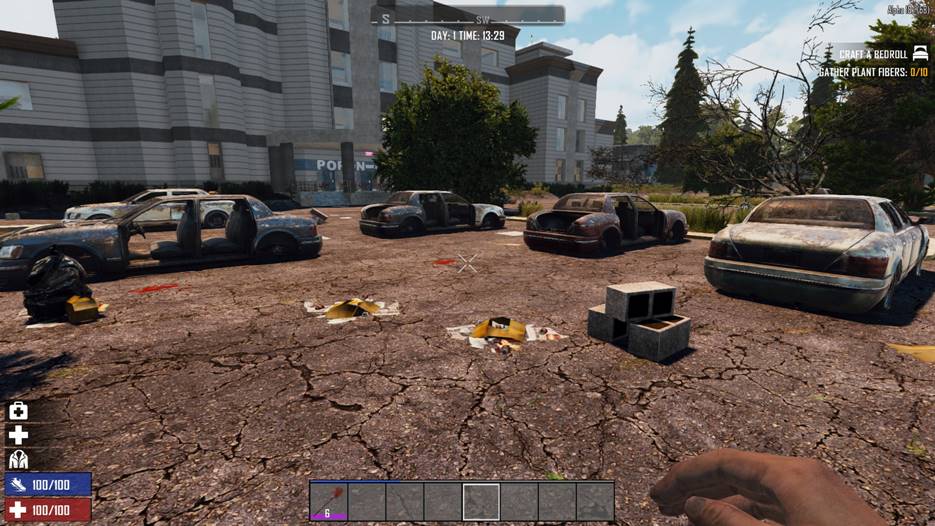Image resolution: width=935 pixels, height=526 pixels.
Task: Inspect the jacket status icon
Action: tap(18, 459)
